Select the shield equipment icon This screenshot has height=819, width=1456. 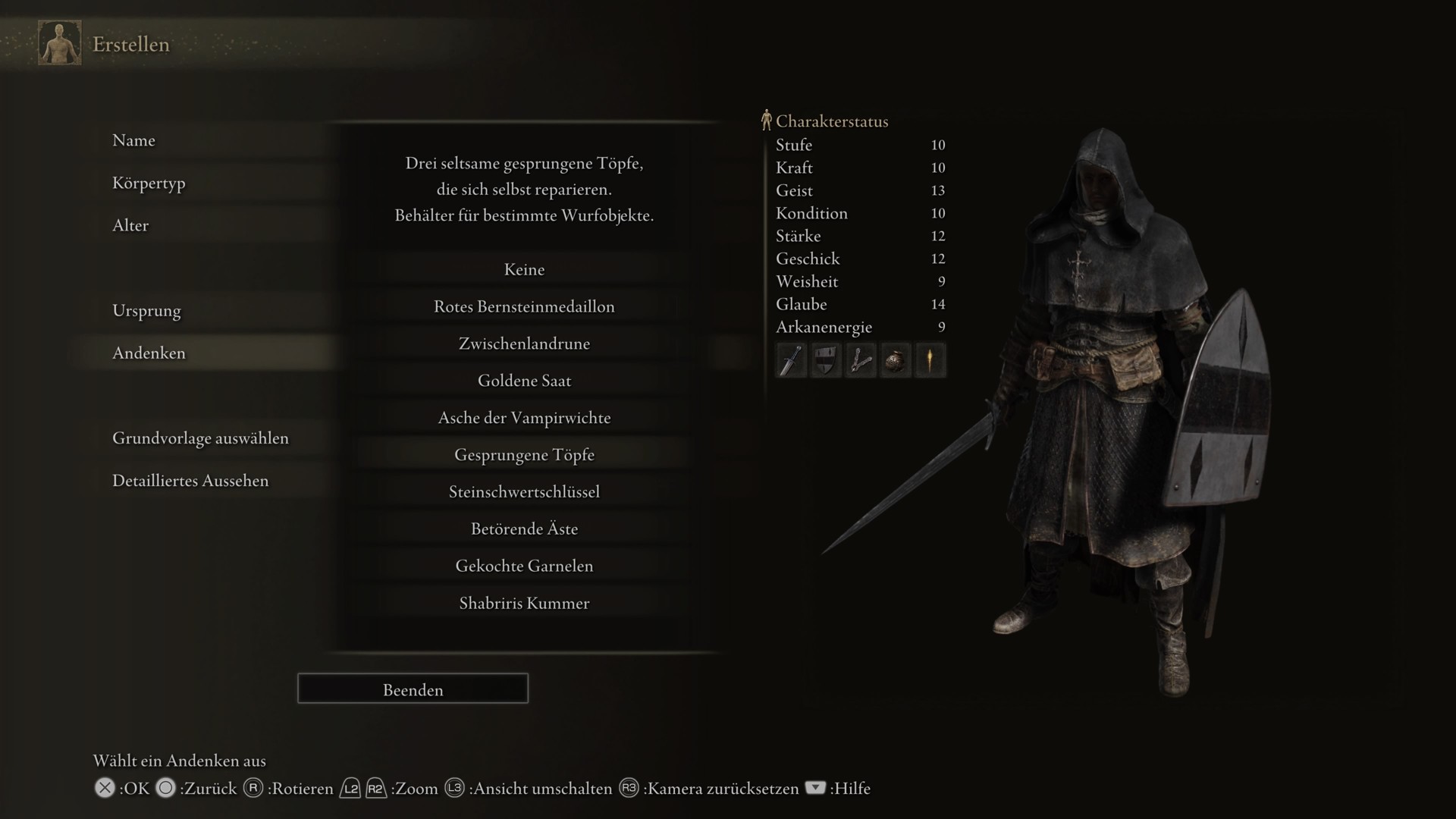(826, 360)
